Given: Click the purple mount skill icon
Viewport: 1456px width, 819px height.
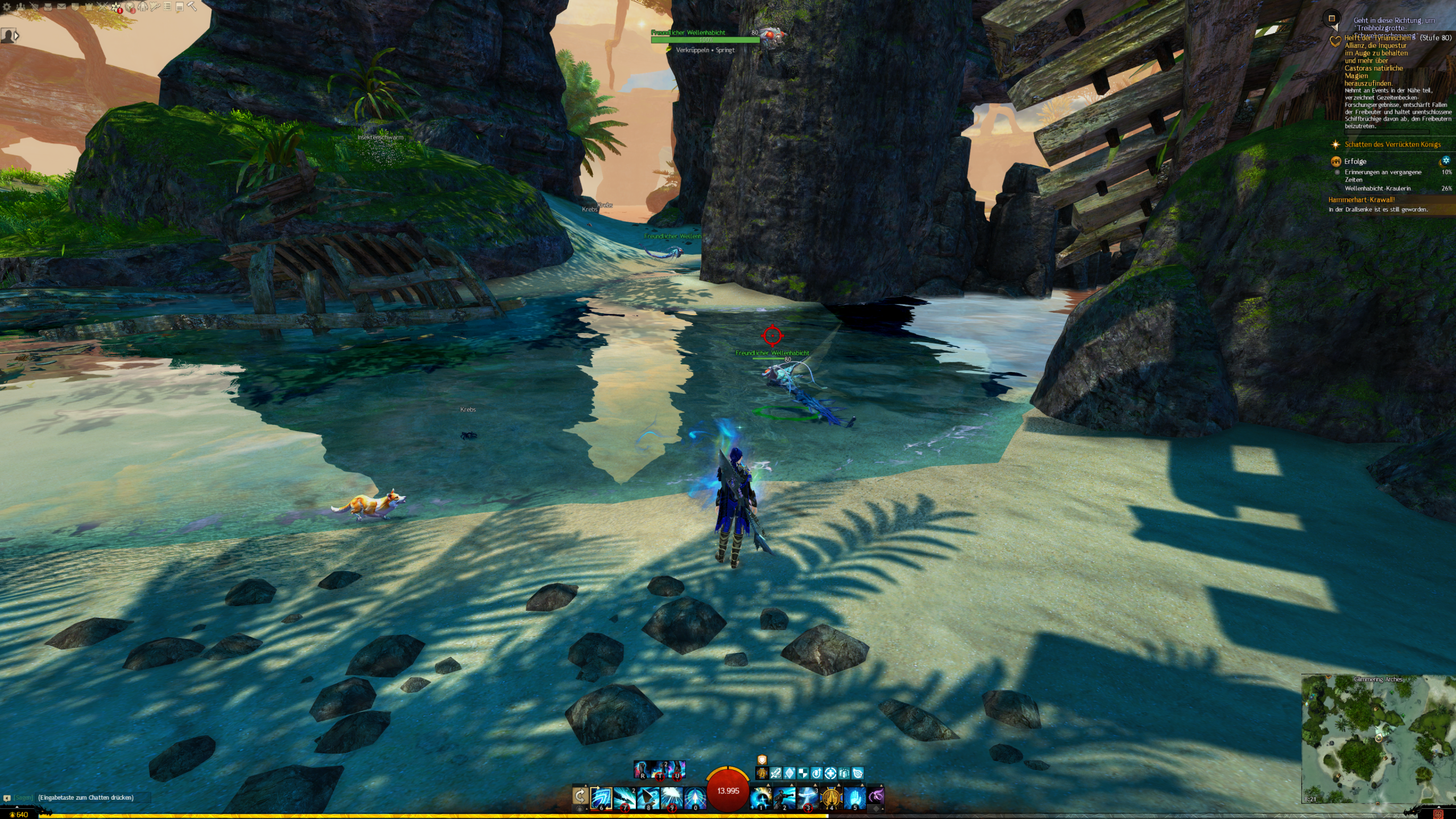Looking at the screenshot, I should [x=876, y=796].
